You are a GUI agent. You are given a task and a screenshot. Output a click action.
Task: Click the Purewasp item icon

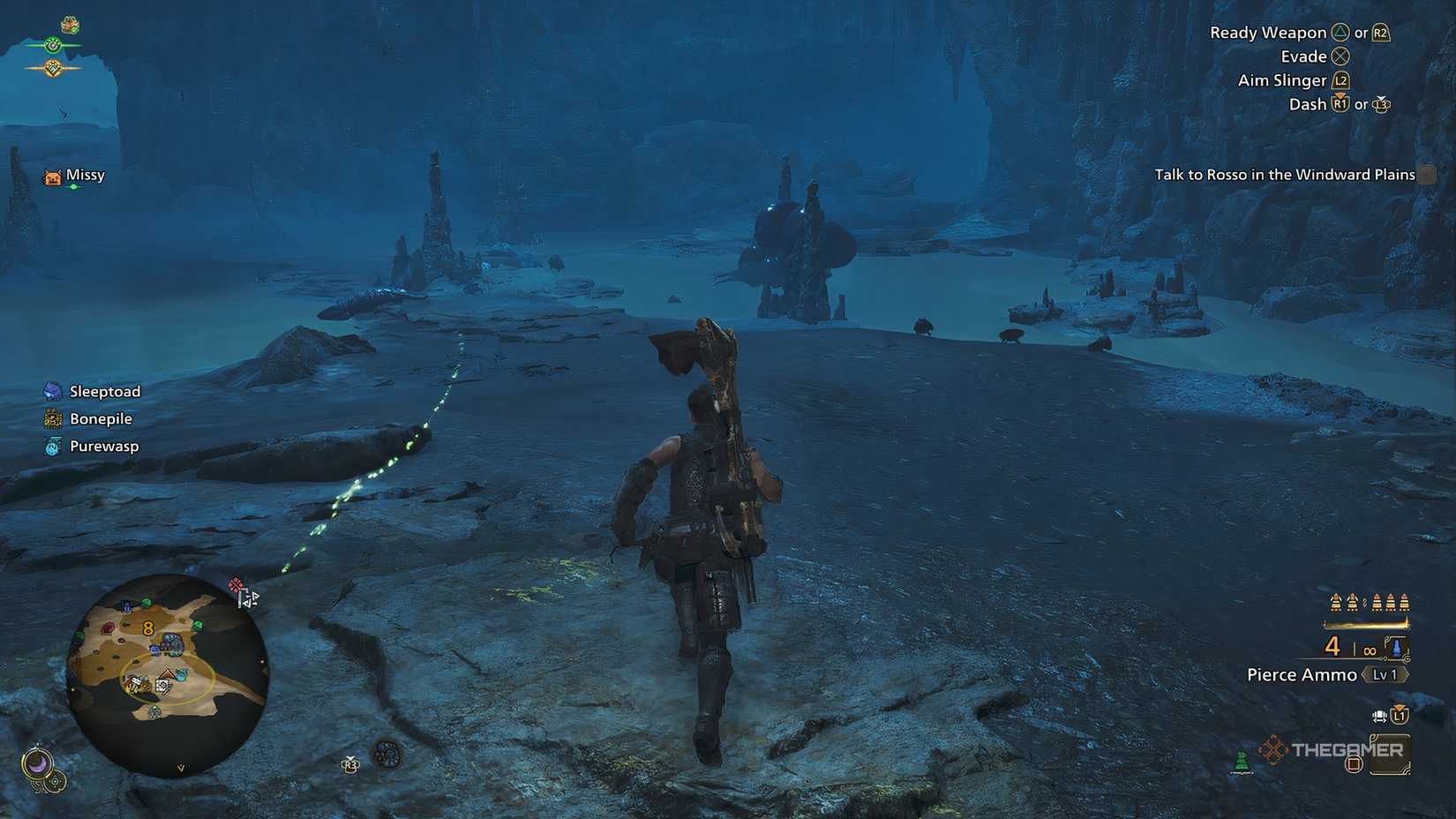53,446
